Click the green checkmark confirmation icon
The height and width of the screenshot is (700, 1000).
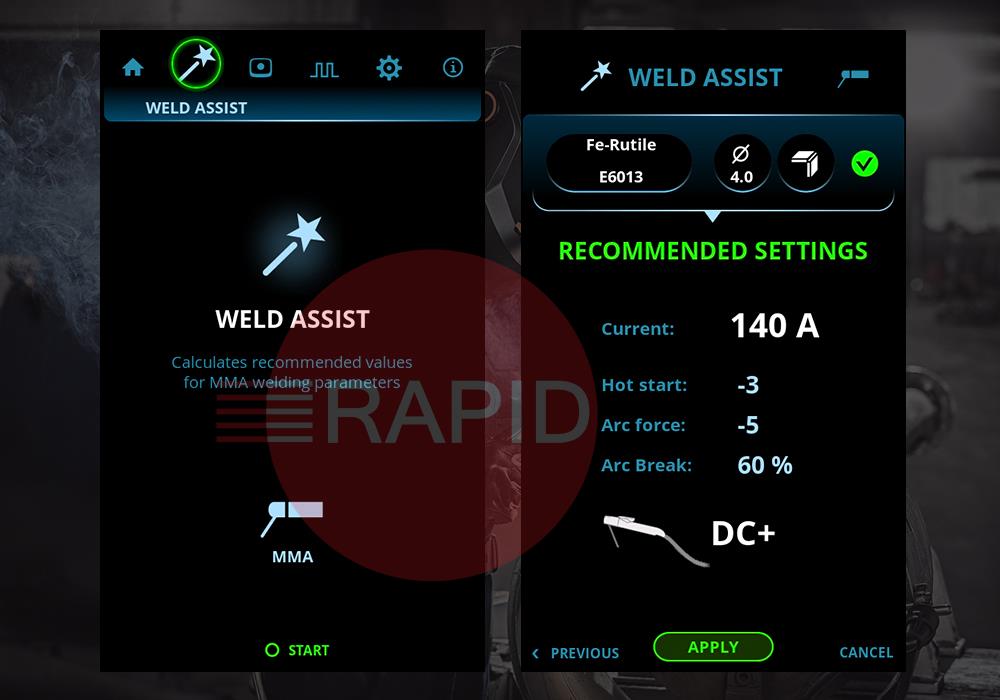(865, 164)
